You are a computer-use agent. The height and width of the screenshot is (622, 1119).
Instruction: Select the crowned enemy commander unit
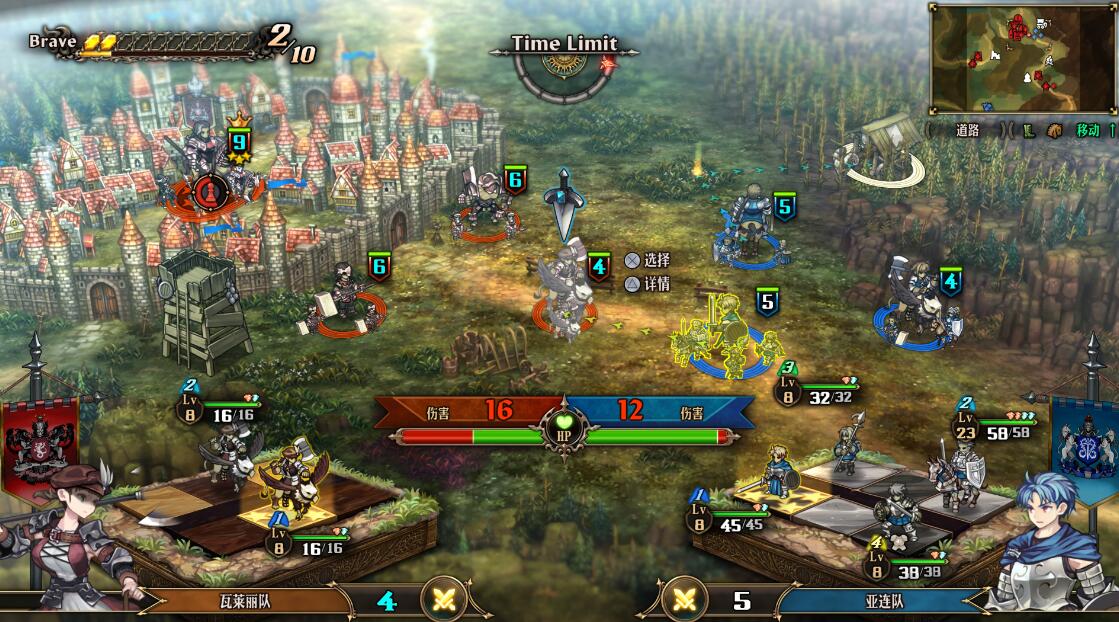tap(208, 170)
